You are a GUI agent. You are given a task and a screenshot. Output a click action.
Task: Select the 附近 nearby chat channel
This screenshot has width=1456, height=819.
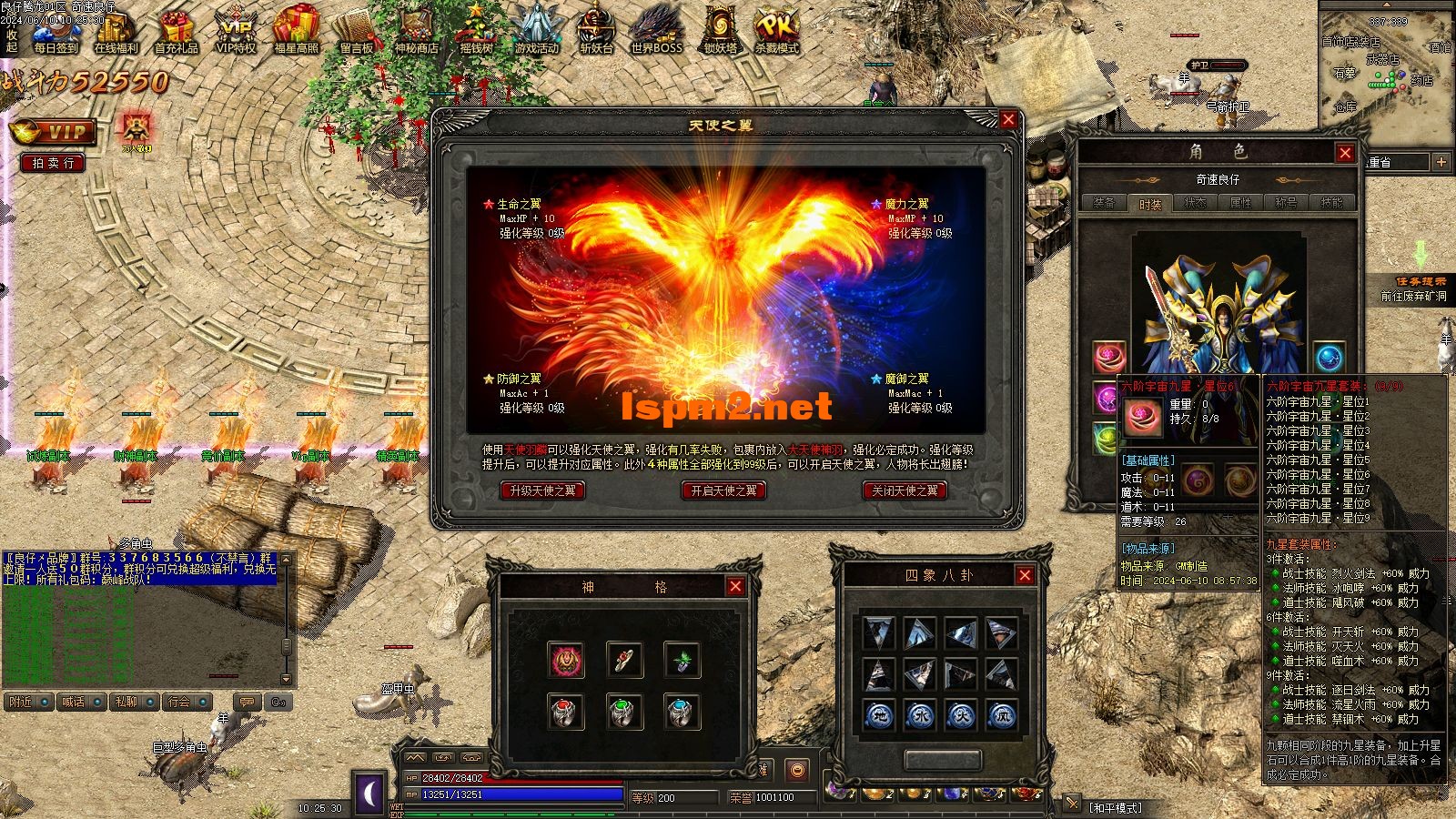coord(27,703)
